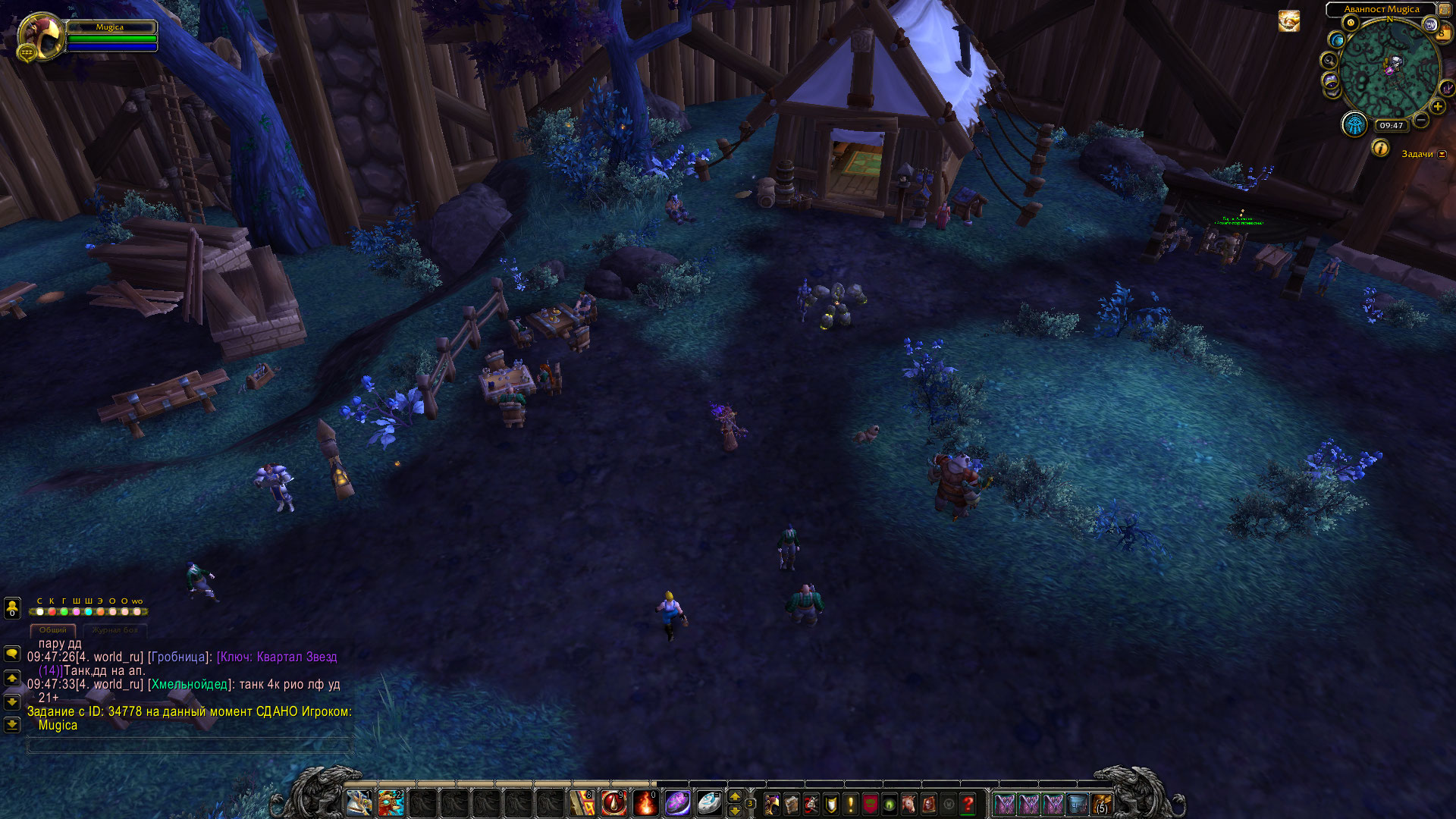
Task: Open the calendar button showing 8
Action: click(x=1442, y=32)
